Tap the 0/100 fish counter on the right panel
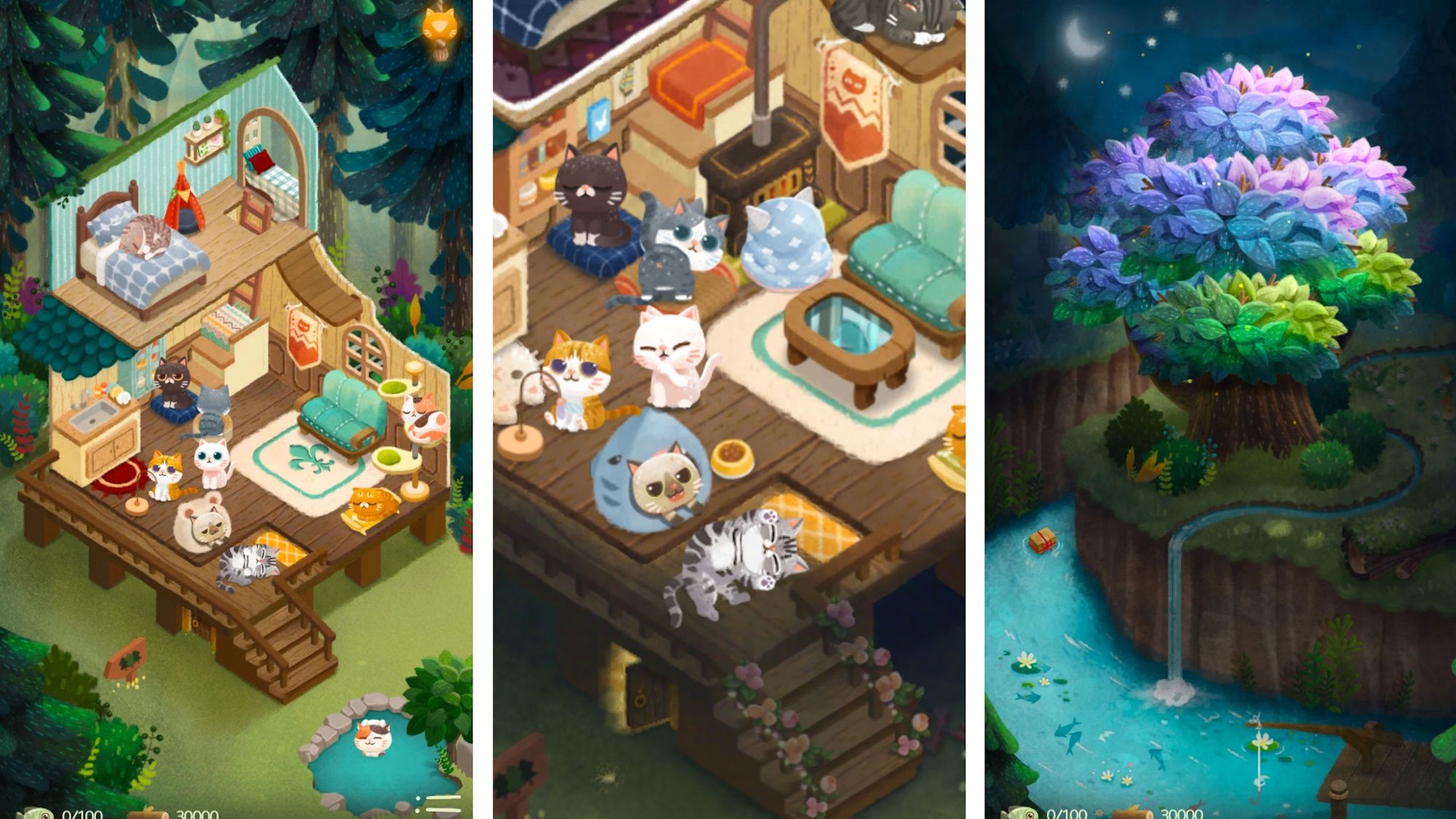Viewport: 1456px width, 819px height. click(x=1067, y=814)
